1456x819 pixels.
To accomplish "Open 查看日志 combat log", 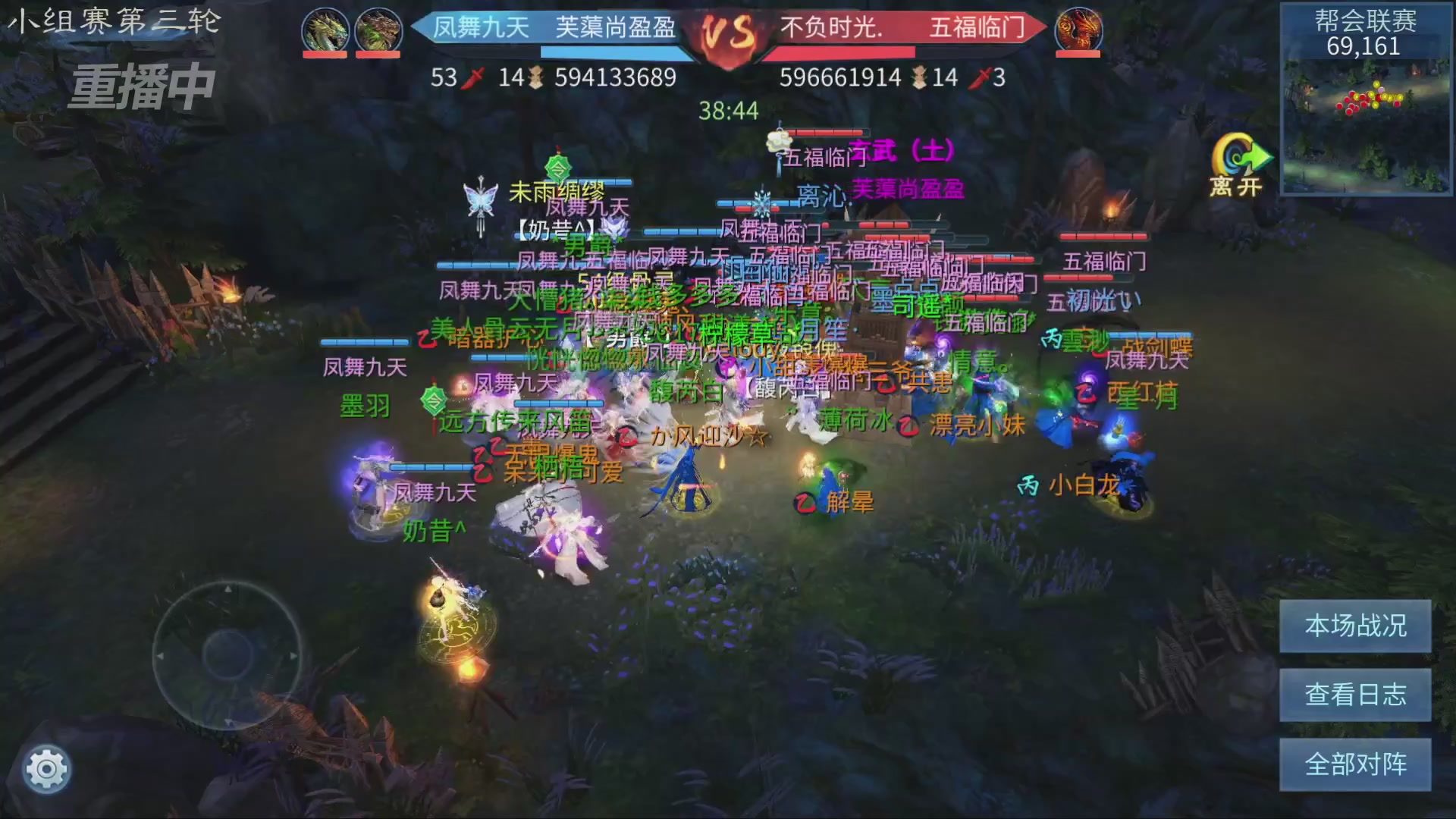I will (1354, 695).
